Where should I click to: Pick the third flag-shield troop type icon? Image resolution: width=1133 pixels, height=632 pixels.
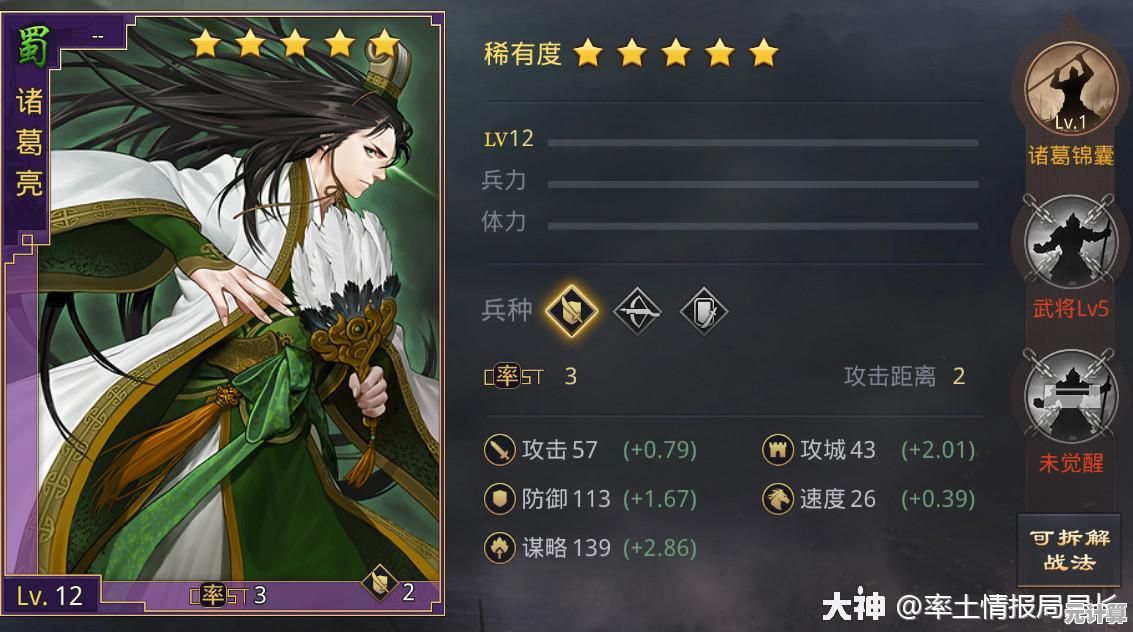(x=703, y=311)
